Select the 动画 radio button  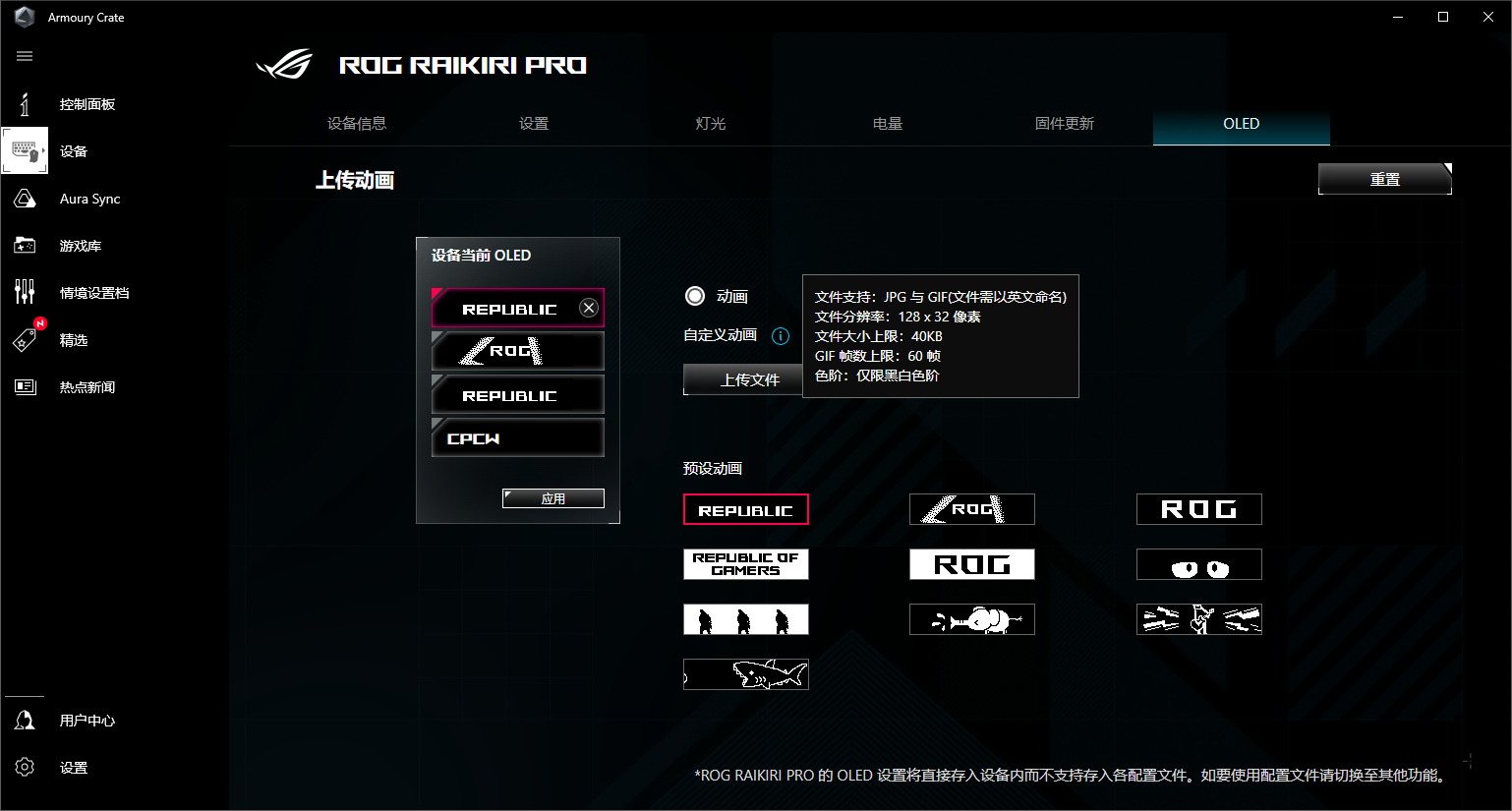pyautogui.click(x=695, y=296)
